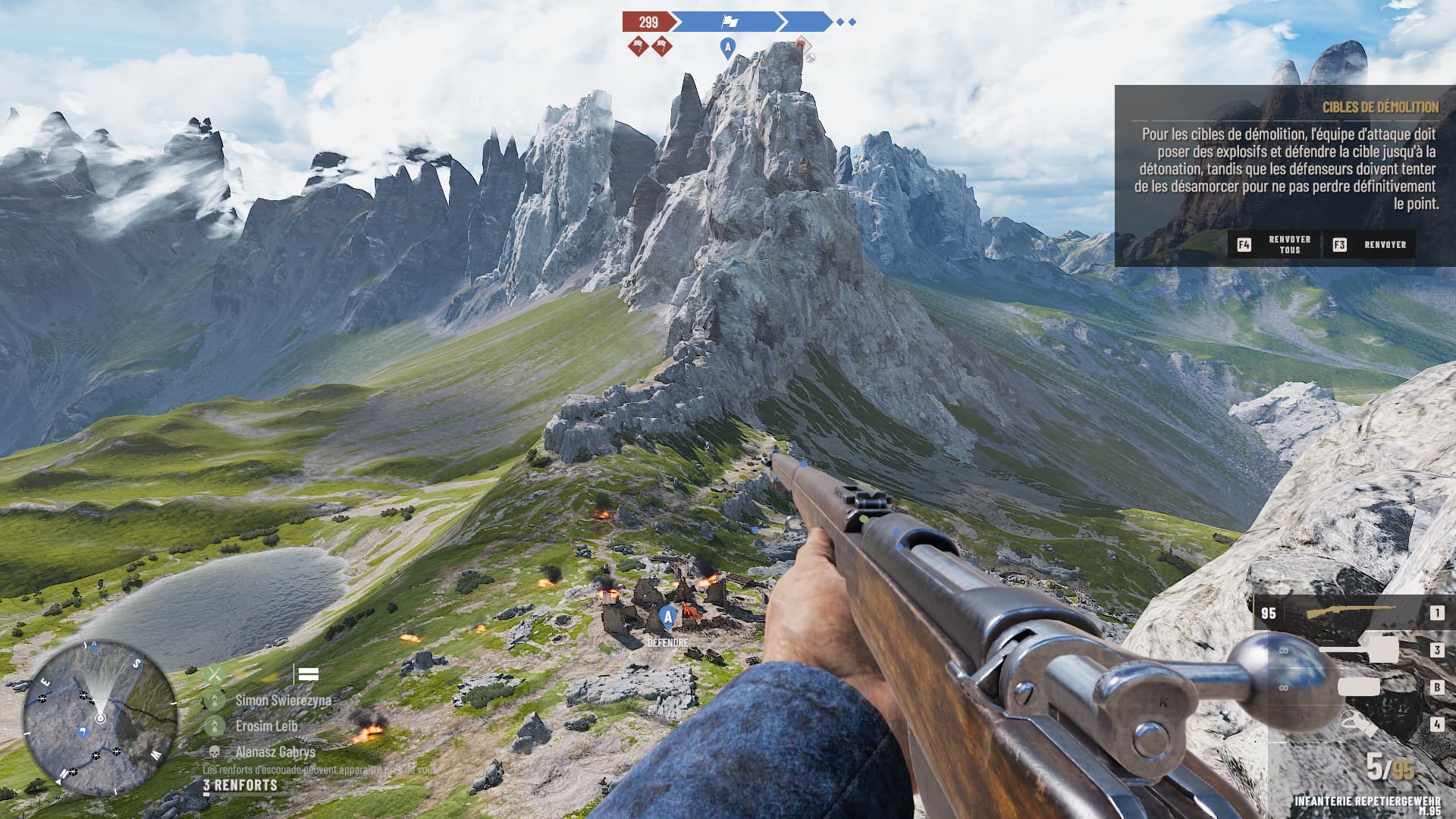This screenshot has height=819, width=1456.
Task: Select fallen squad member Alanasz Gabrys
Action: [x=275, y=752]
